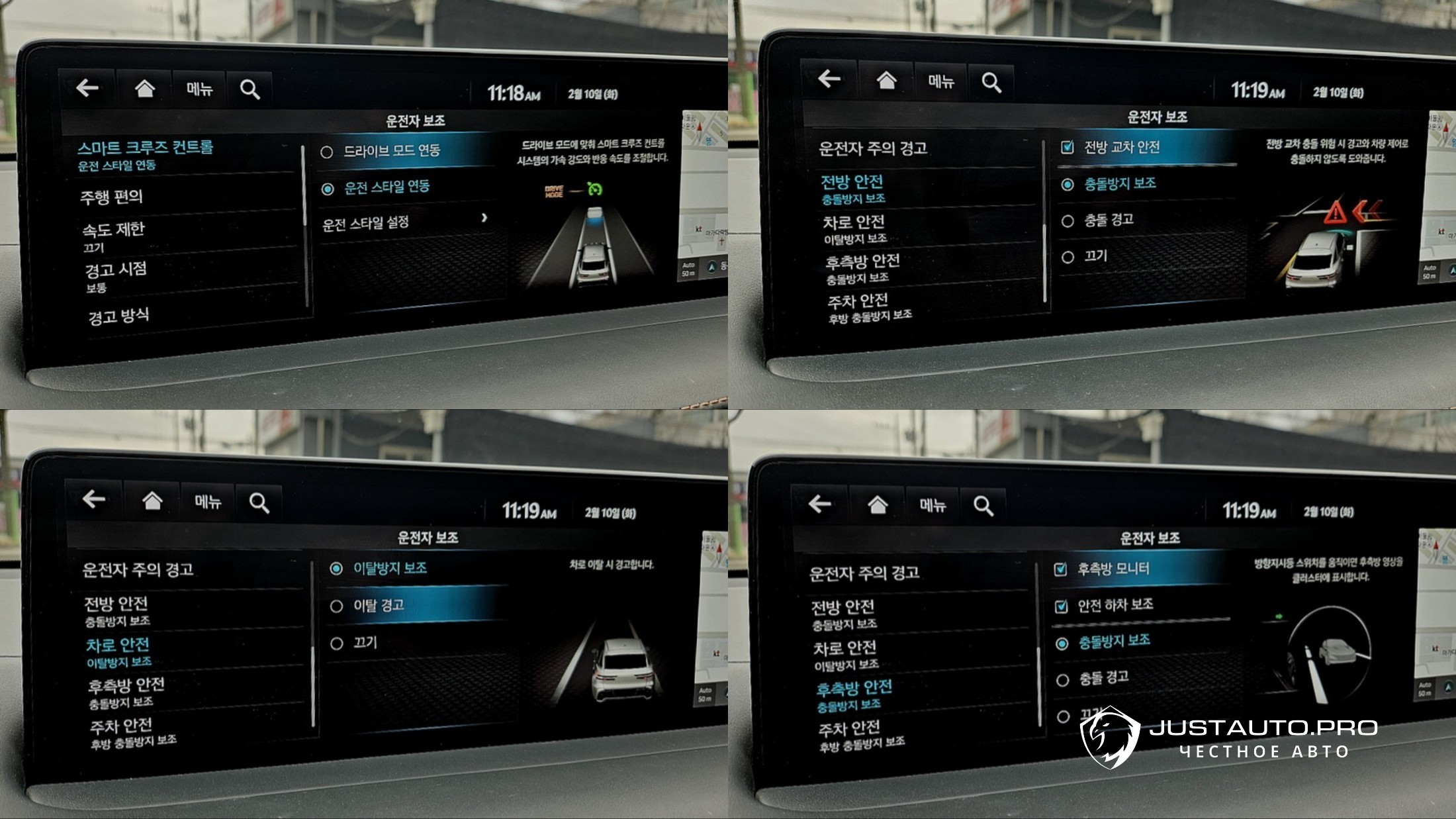The width and height of the screenshot is (1456, 819).
Task: Toggle the 후측방 모니터 checkbox
Action: pos(1060,569)
